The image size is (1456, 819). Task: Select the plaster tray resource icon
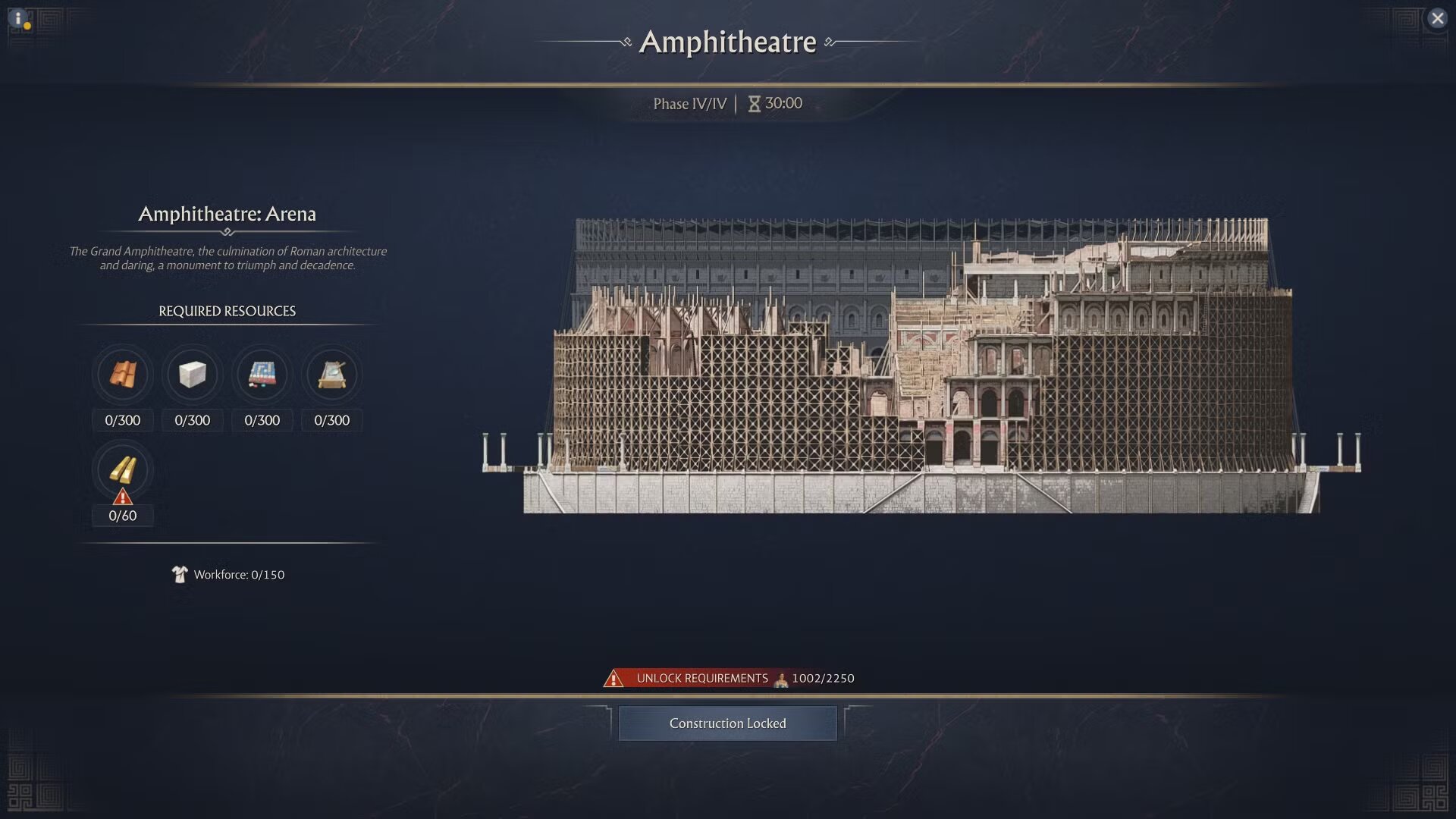pyautogui.click(x=331, y=375)
